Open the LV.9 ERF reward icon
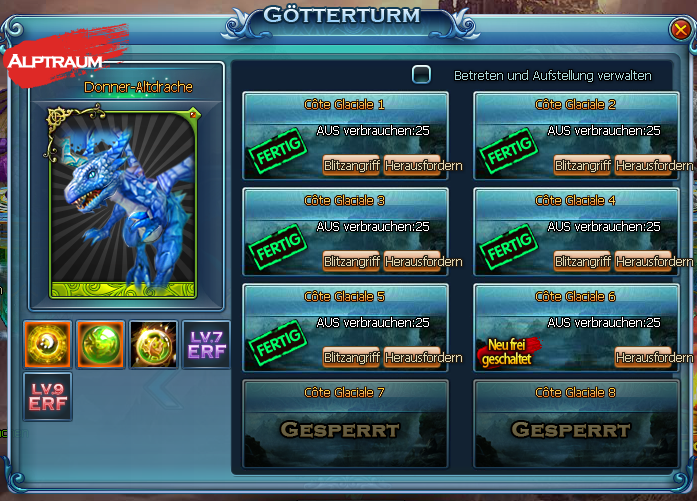The width and height of the screenshot is (697, 501). click(x=47, y=396)
